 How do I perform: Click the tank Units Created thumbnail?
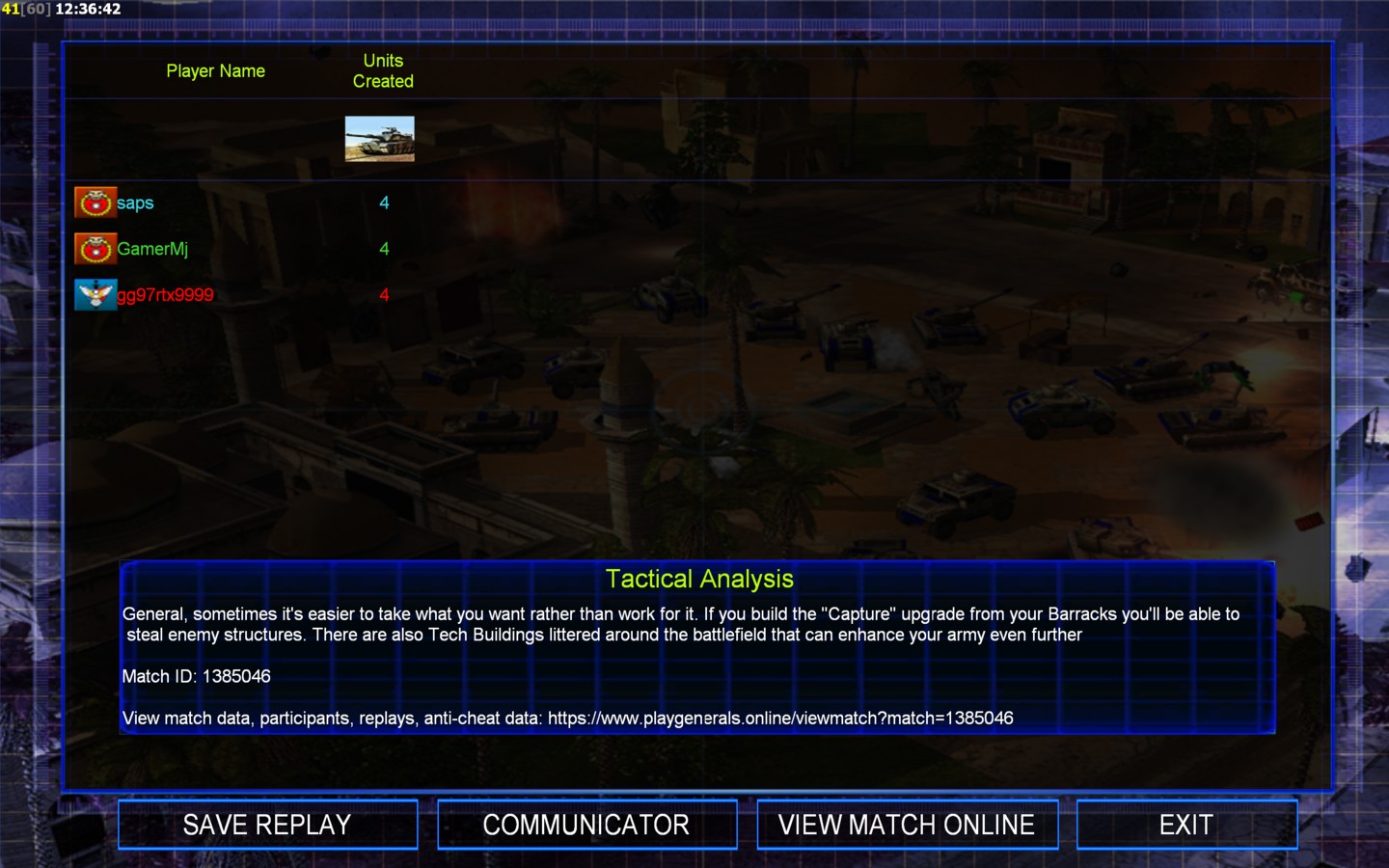(x=380, y=139)
